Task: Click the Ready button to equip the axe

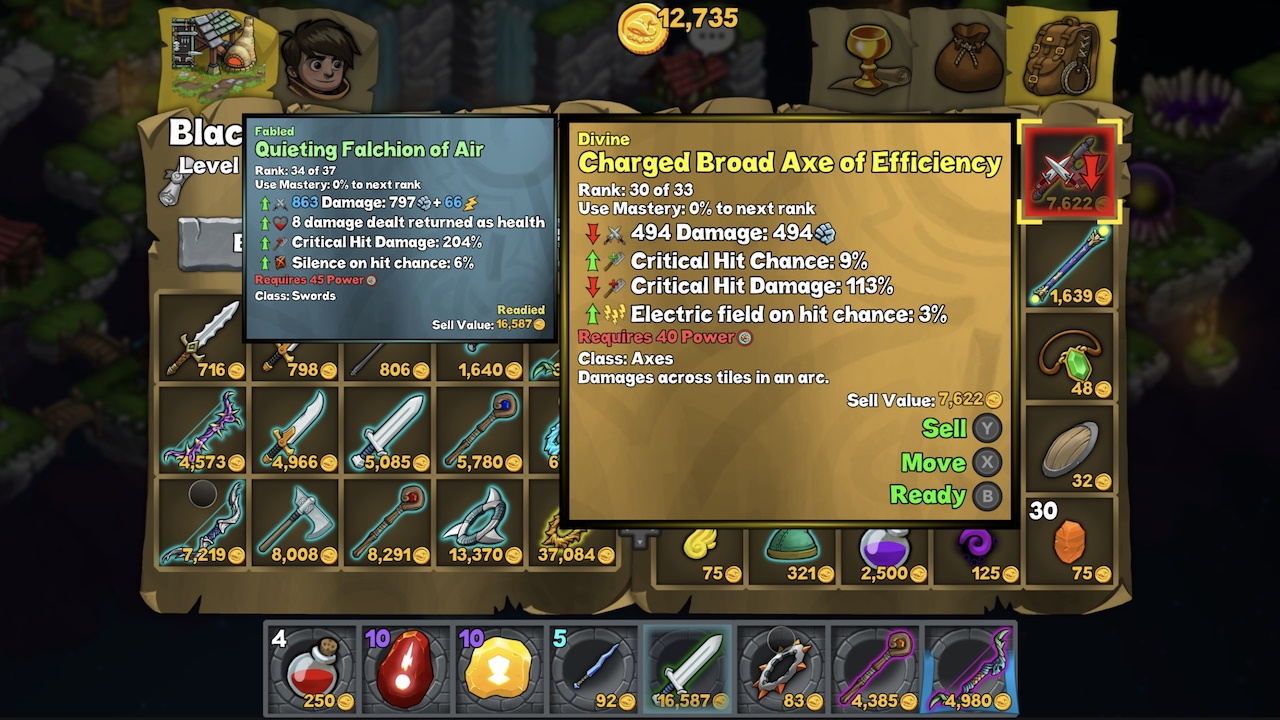Action: [x=932, y=495]
